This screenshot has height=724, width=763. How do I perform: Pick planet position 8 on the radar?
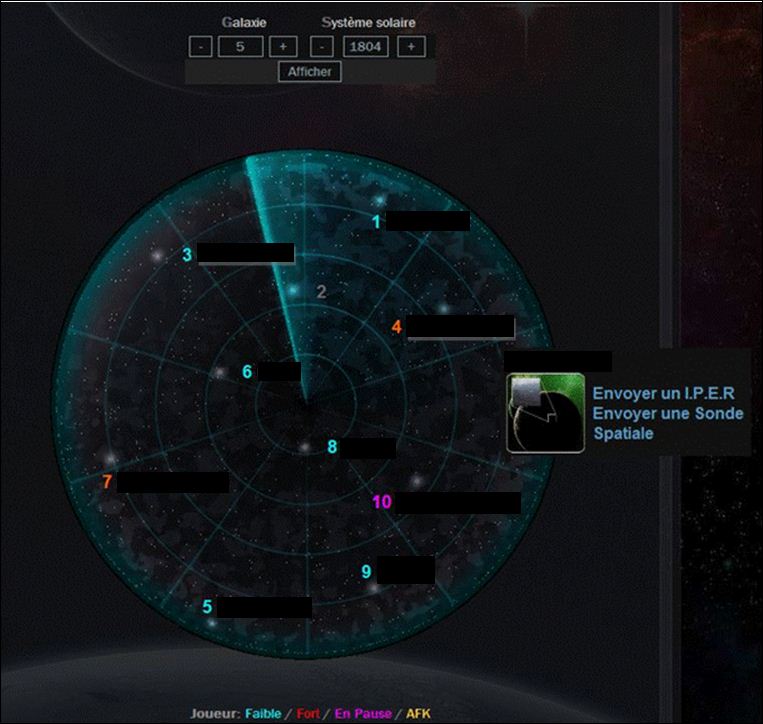point(332,447)
